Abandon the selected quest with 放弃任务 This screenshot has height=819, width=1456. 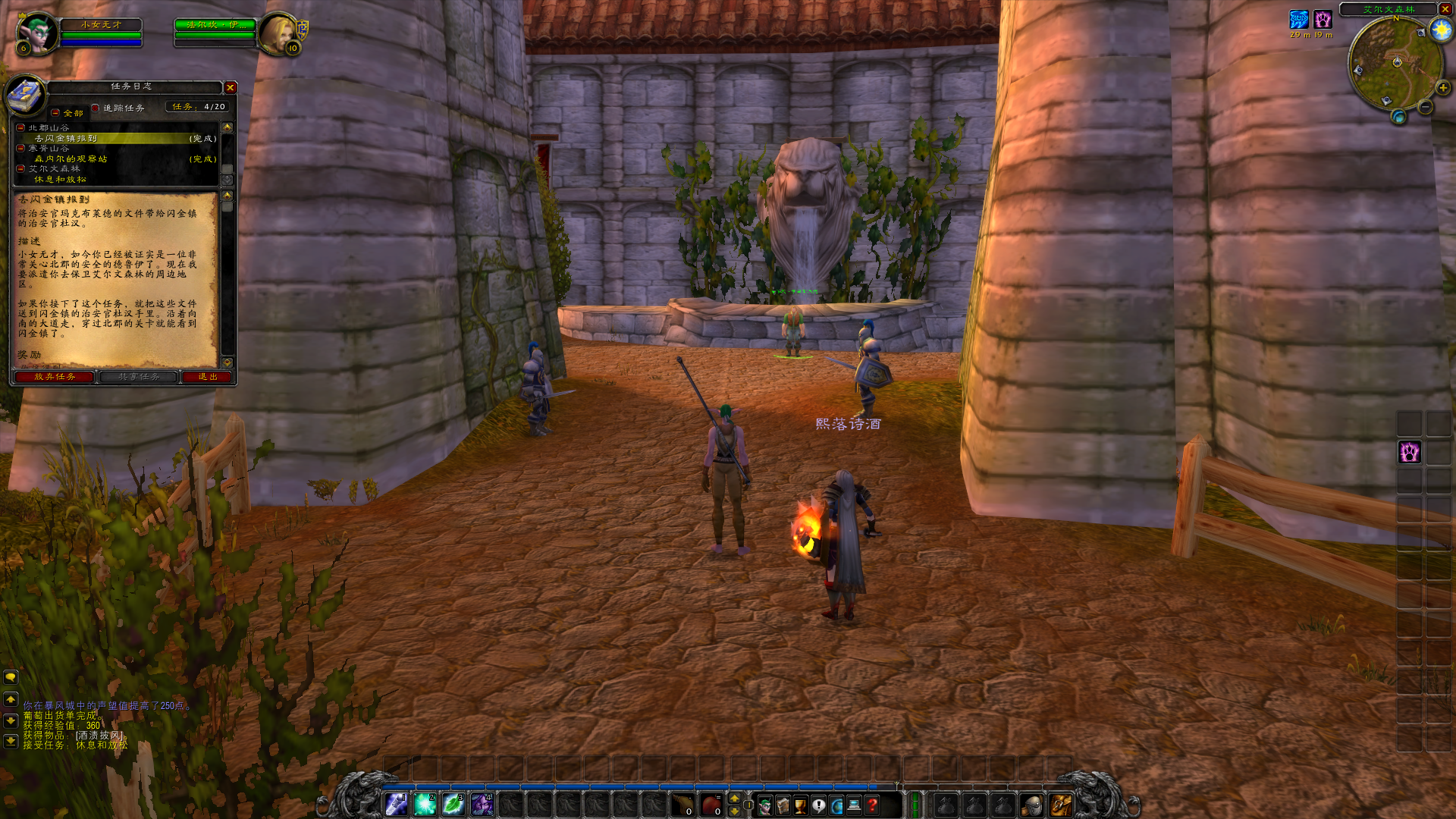[55, 377]
